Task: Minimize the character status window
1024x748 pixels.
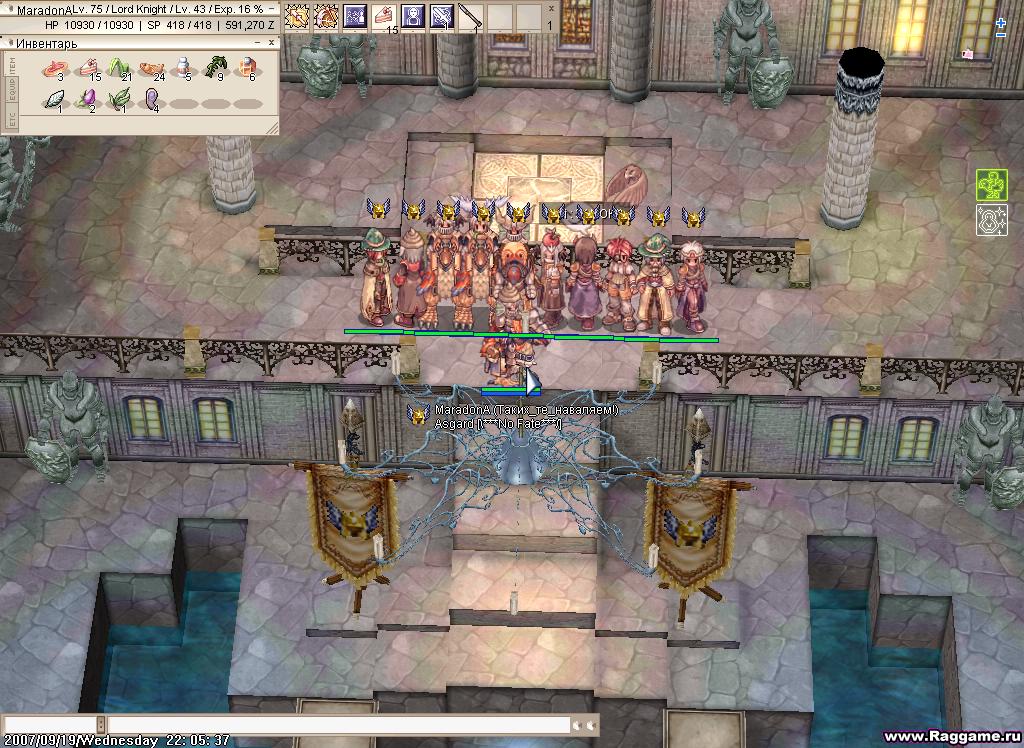Action: click(271, 9)
